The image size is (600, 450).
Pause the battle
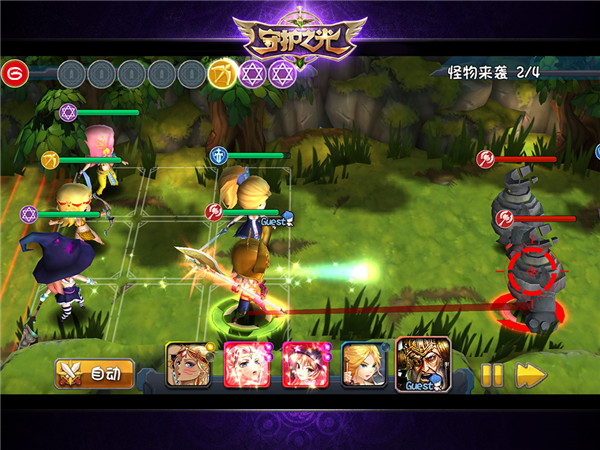click(x=492, y=375)
